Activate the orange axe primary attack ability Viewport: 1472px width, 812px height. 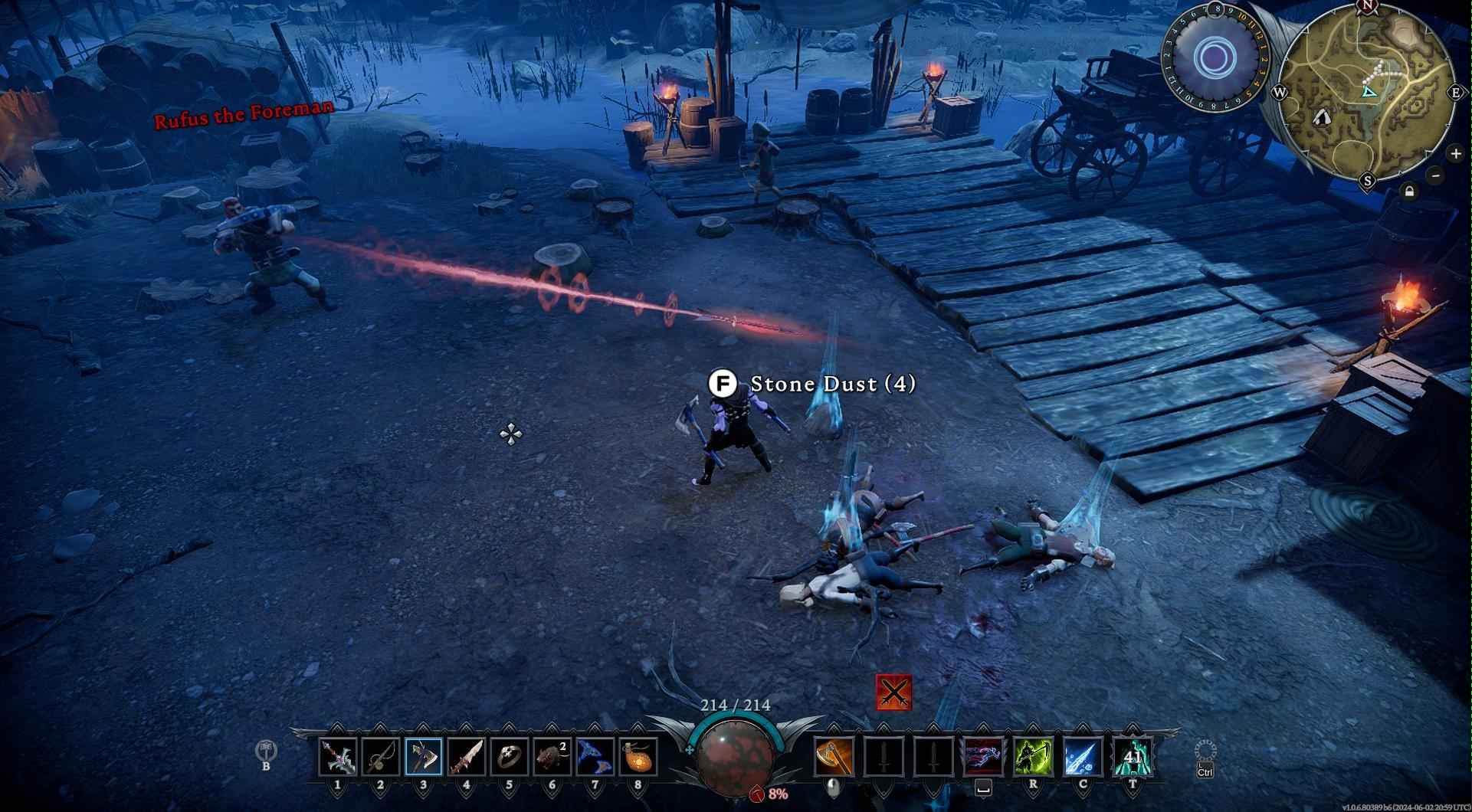(x=834, y=757)
